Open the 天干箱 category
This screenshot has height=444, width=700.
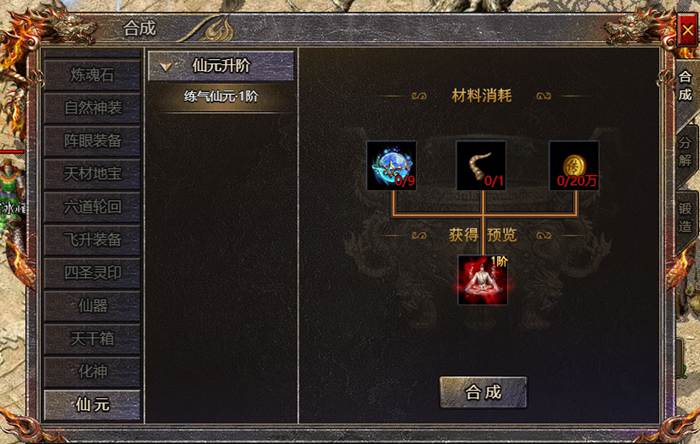click(93, 338)
